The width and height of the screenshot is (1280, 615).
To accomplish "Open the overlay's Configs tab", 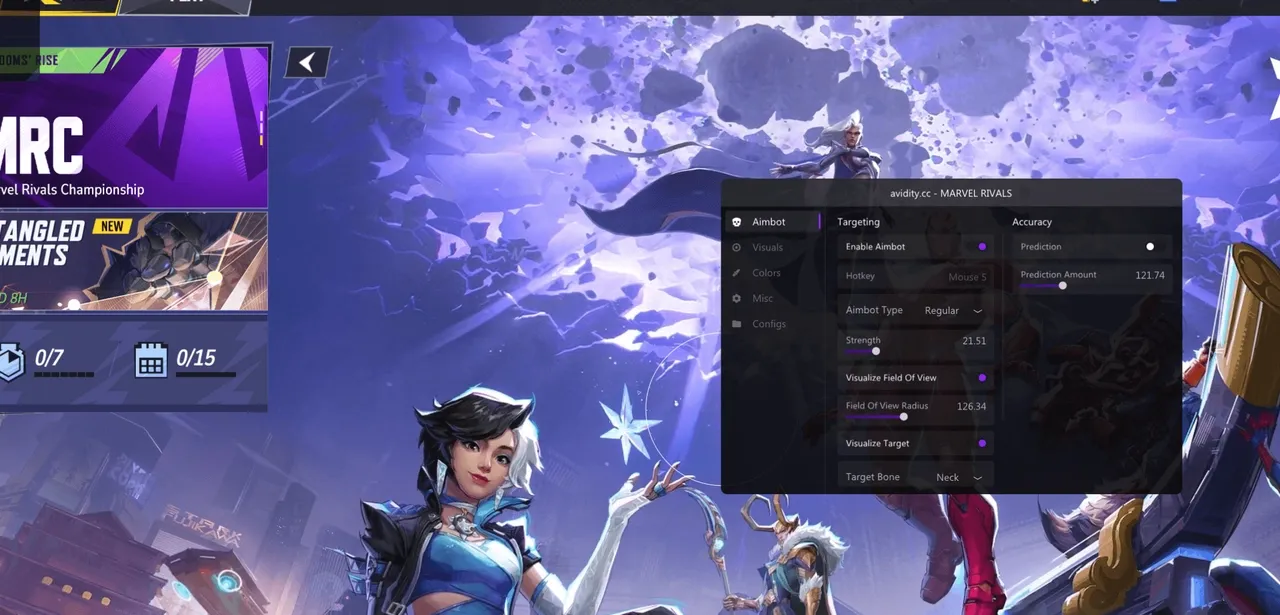I will pos(768,324).
